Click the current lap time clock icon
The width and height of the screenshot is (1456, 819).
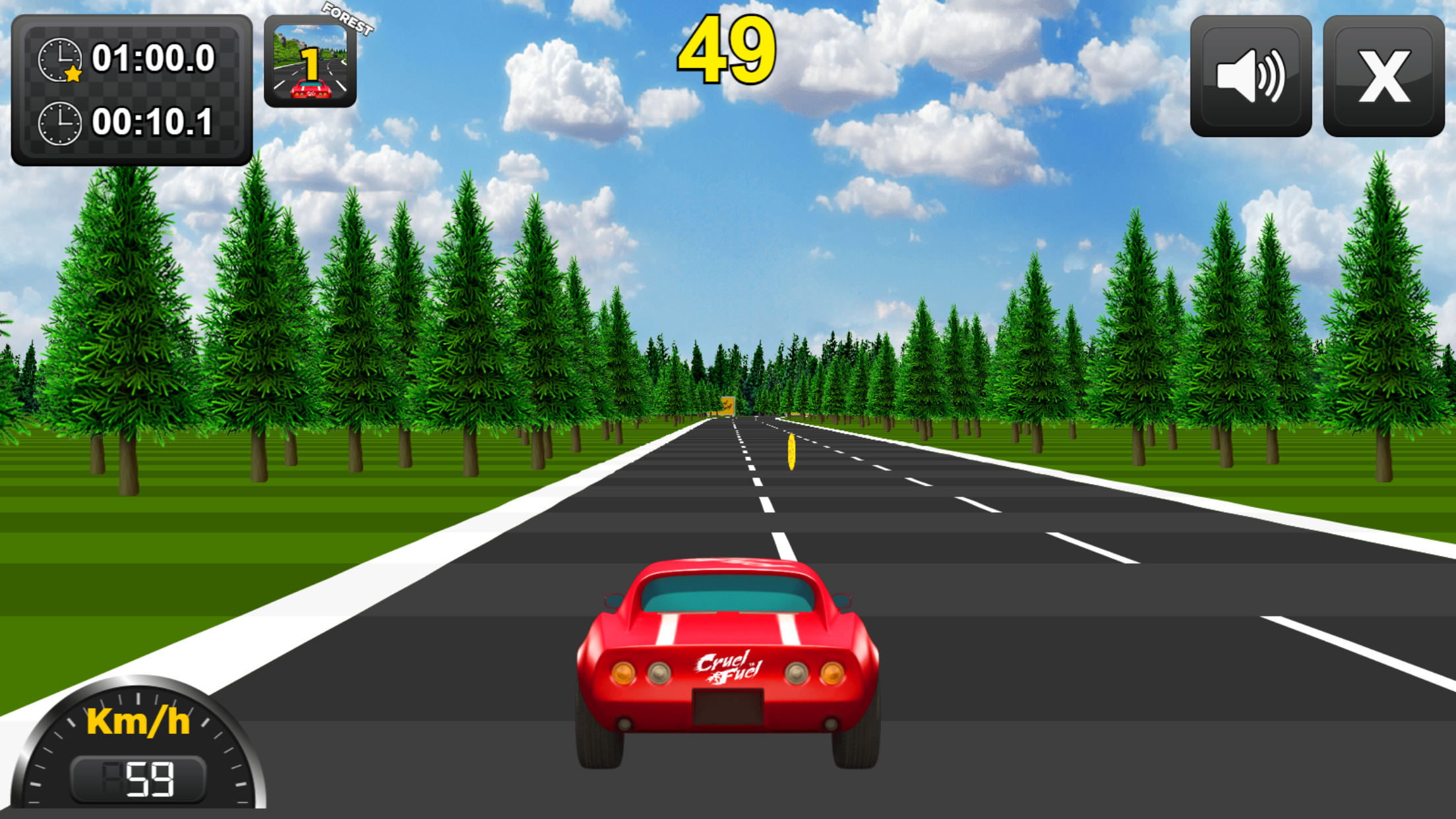coord(61,123)
